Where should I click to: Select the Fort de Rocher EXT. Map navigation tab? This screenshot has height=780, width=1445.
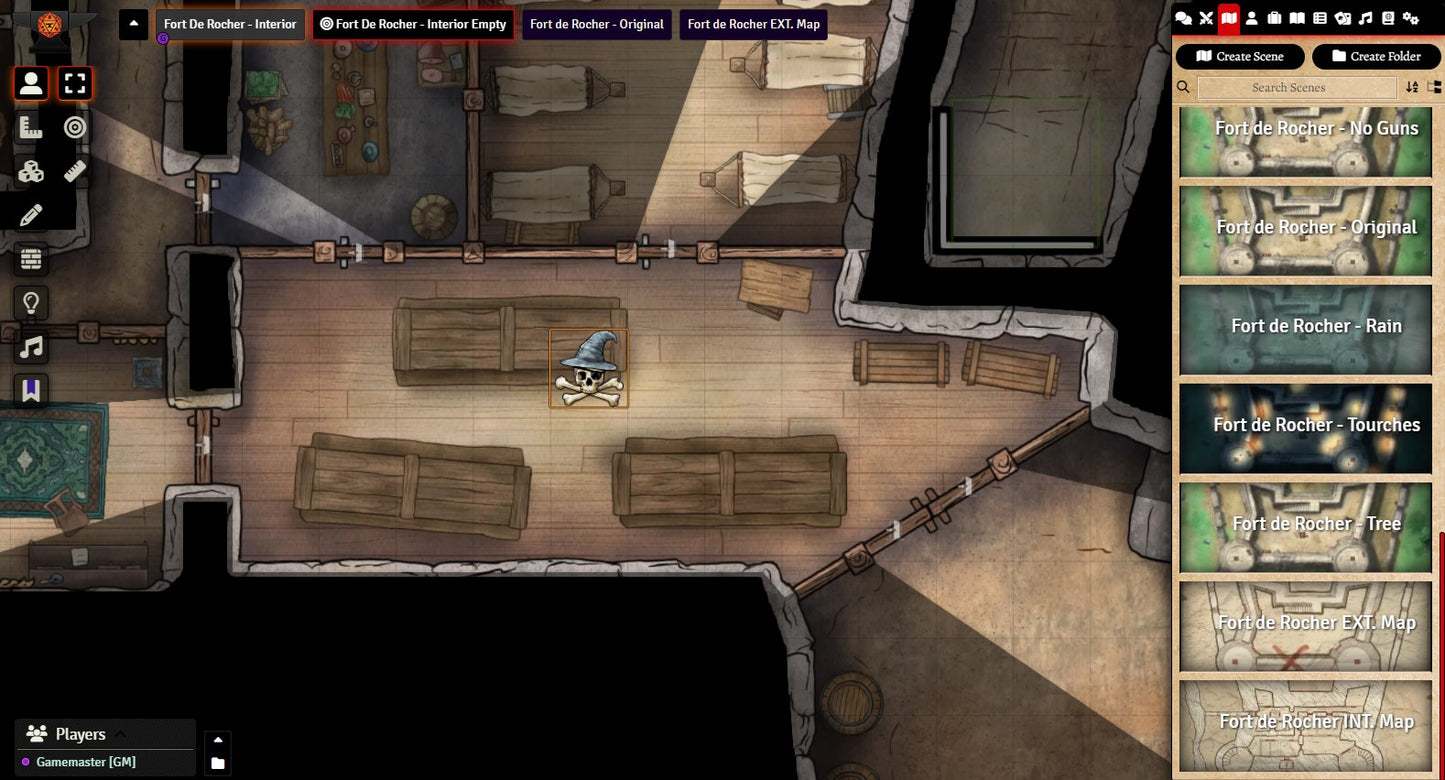(753, 24)
